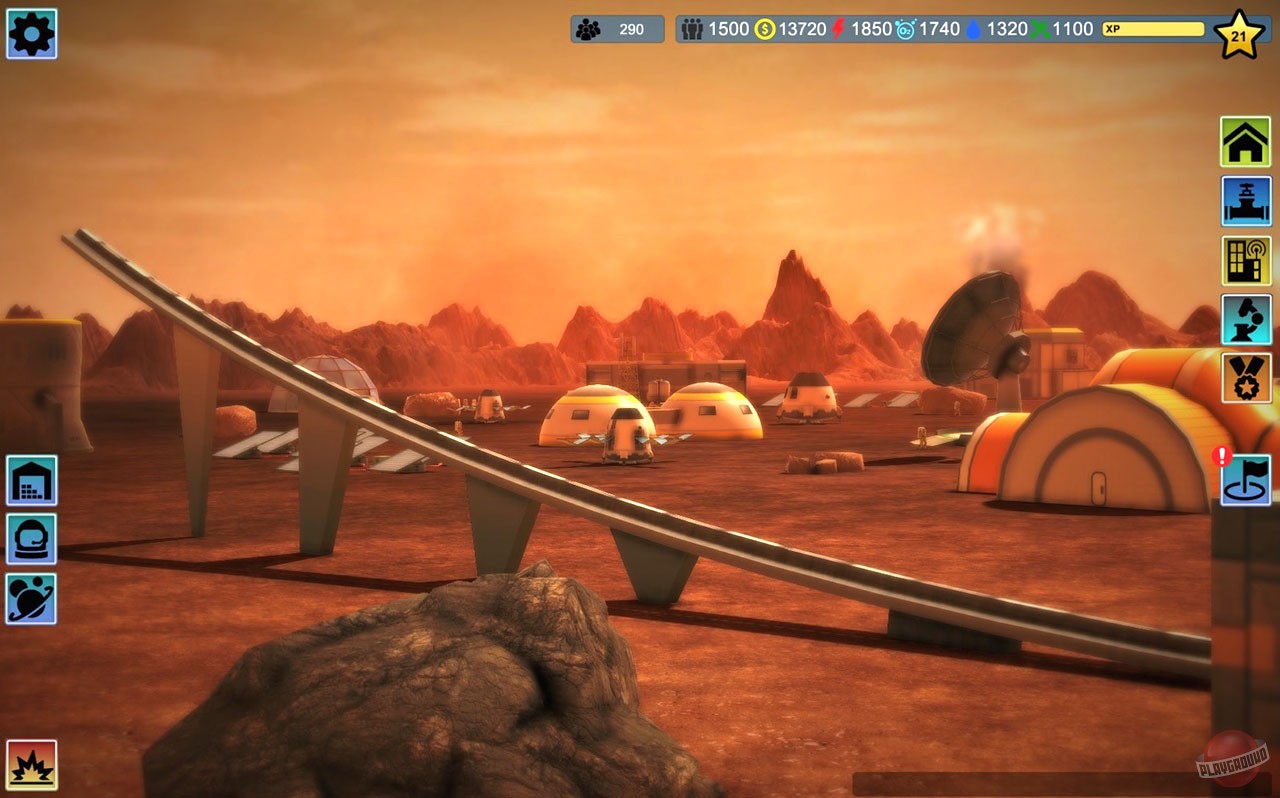Open the research microscope panel

click(1245, 320)
